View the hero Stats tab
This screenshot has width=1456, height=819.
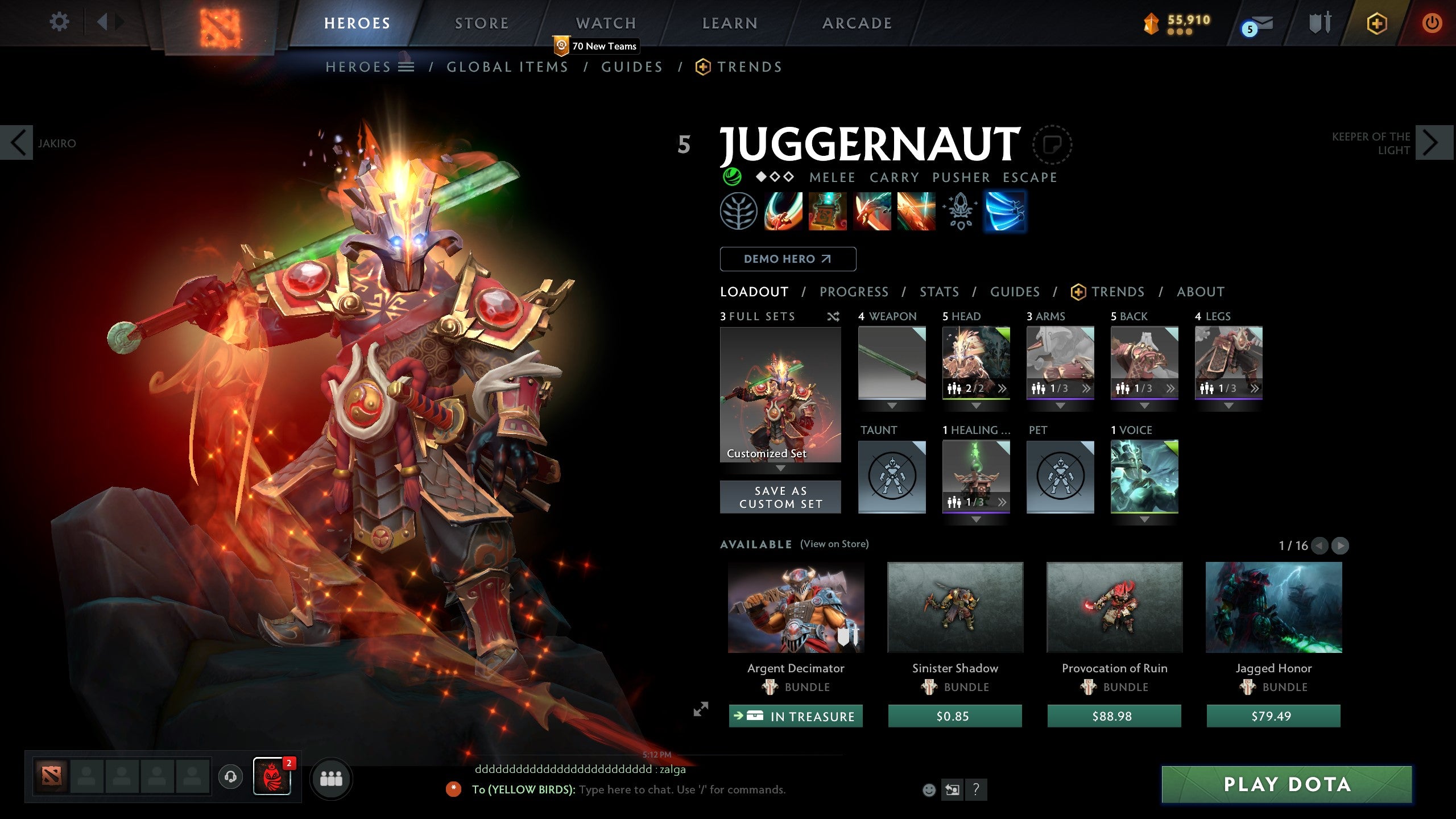point(939,292)
